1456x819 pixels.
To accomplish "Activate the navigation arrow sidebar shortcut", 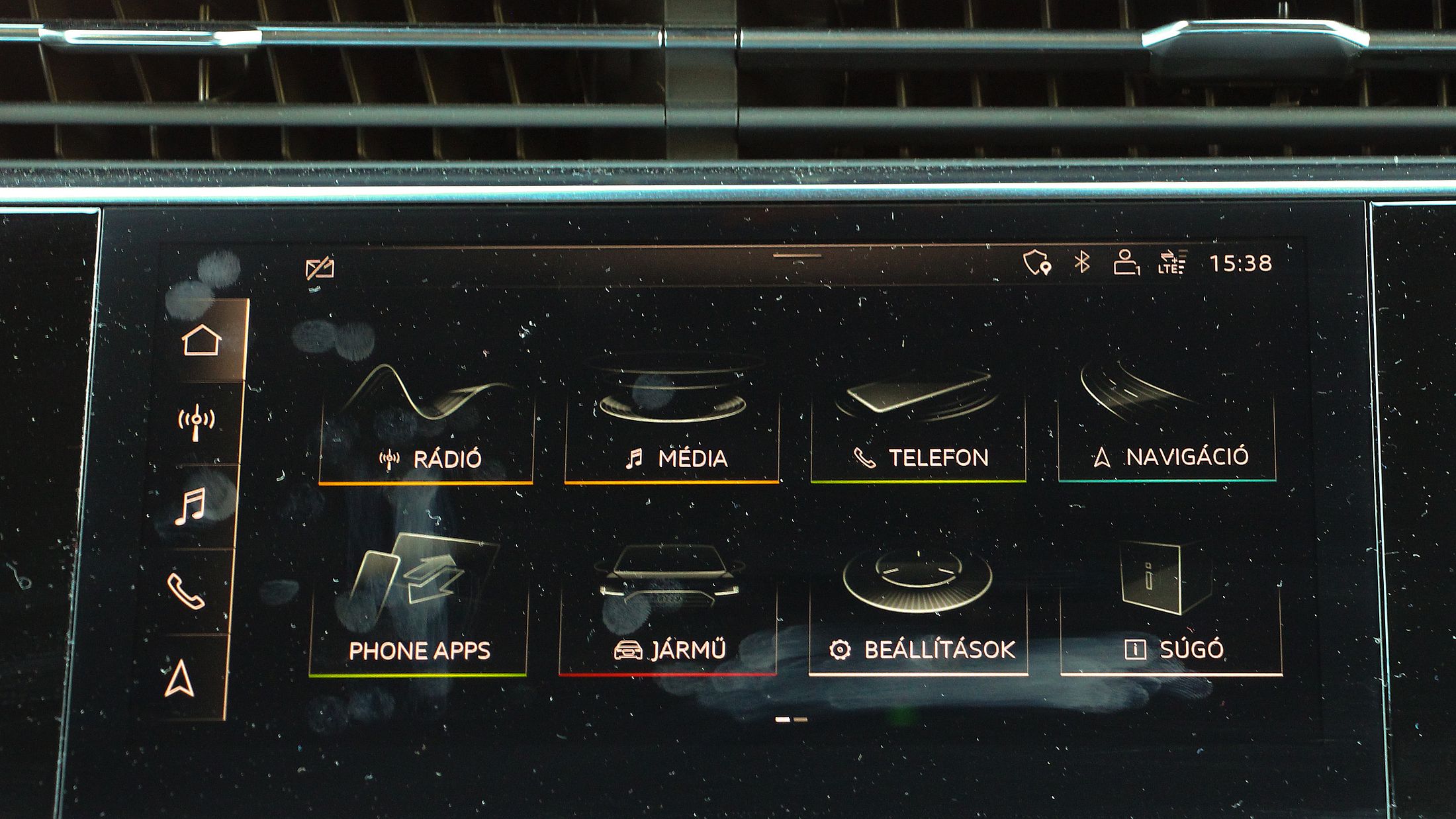I will coord(180,679).
